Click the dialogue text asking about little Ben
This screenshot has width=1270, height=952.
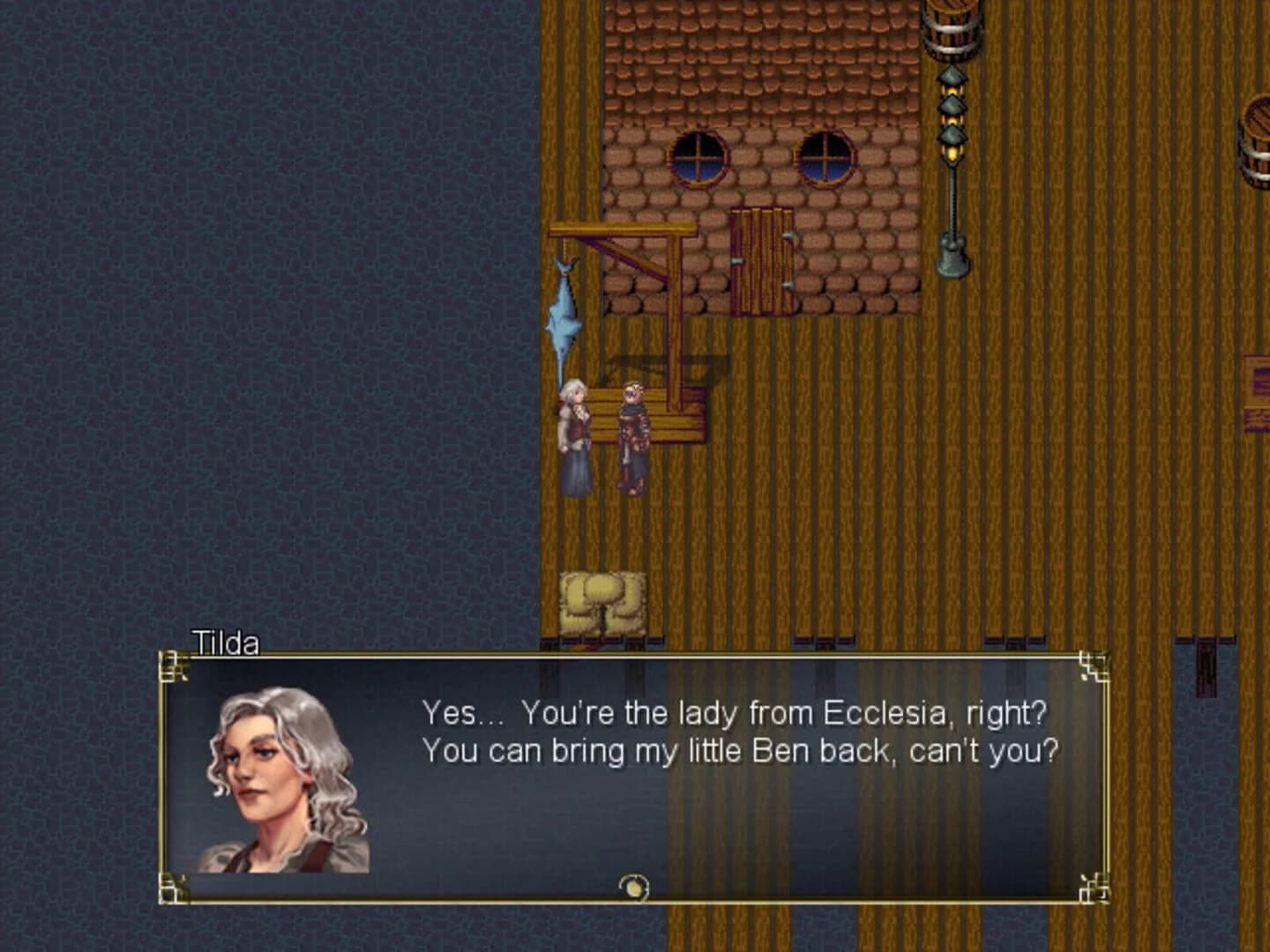[743, 751]
